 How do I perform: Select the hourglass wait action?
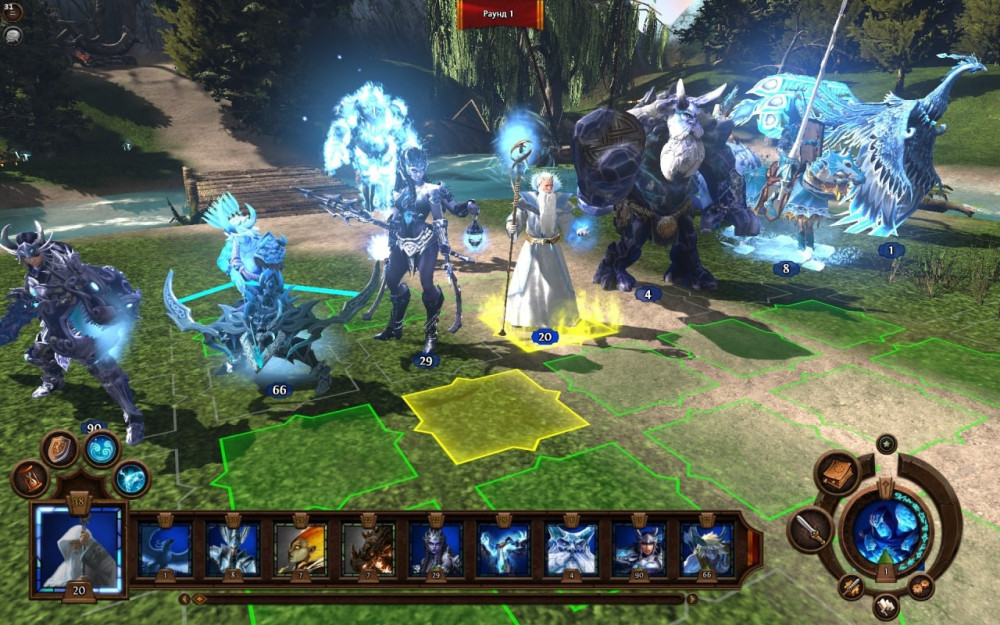(x=29, y=479)
